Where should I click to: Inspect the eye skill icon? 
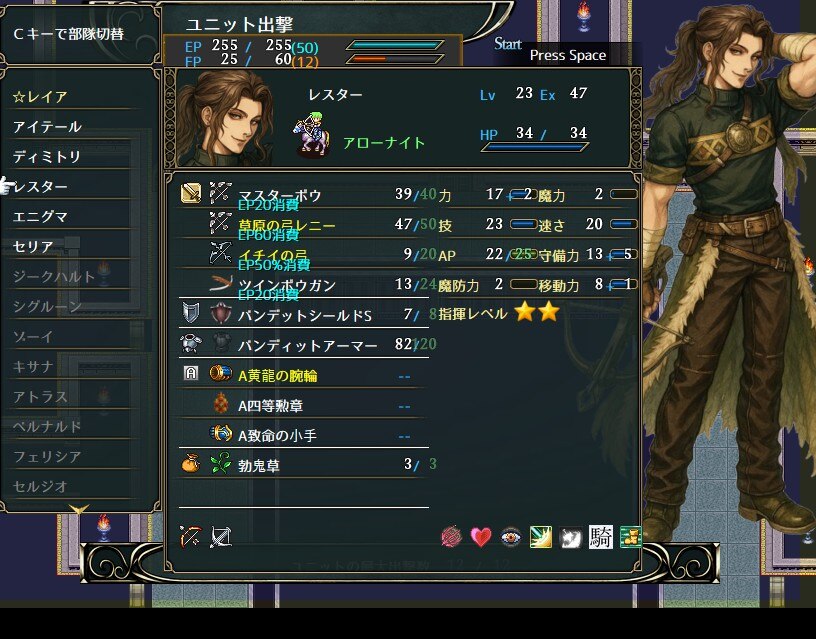point(511,537)
